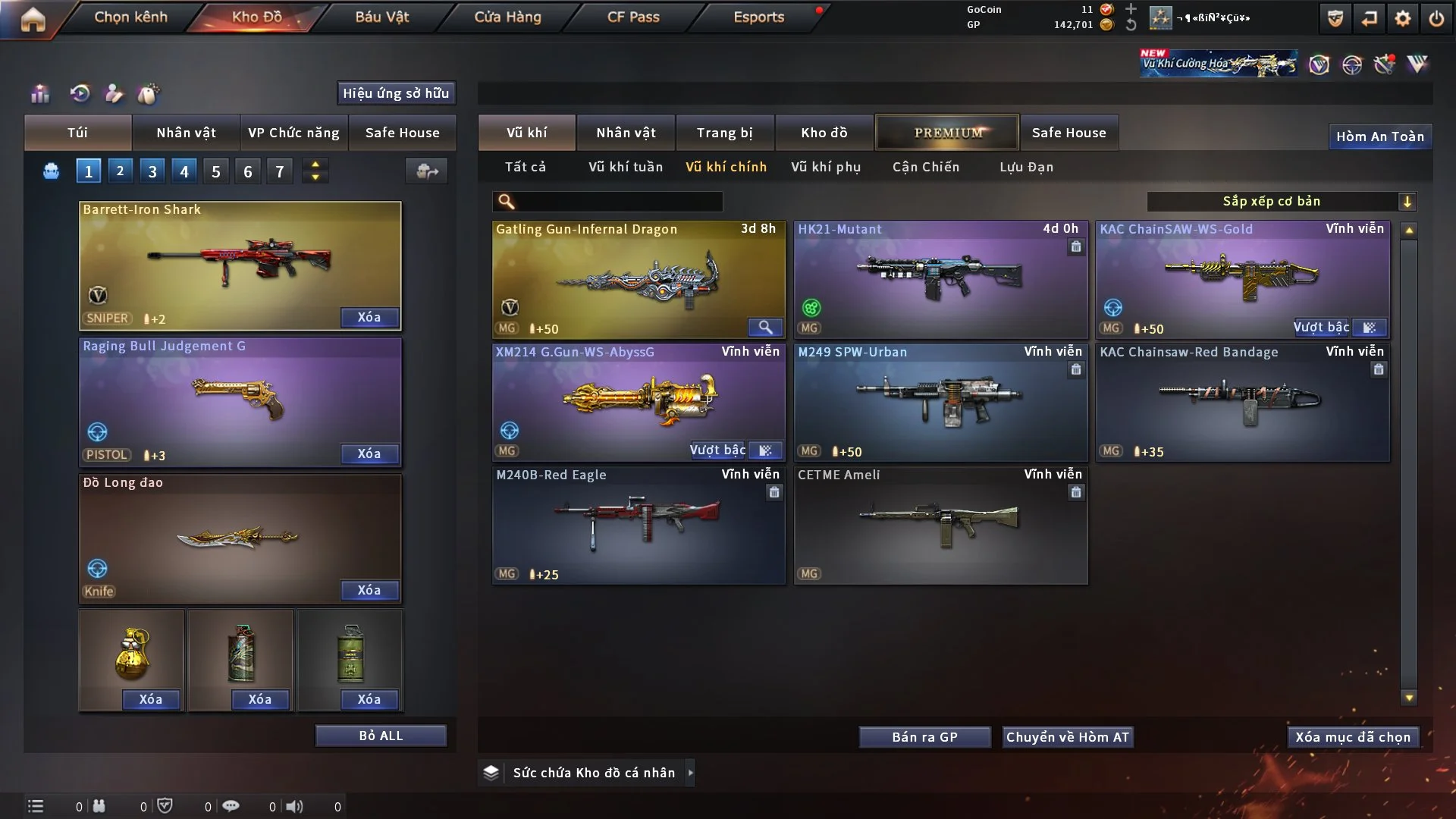
Task: Open the CF Pass menu
Action: 633,17
